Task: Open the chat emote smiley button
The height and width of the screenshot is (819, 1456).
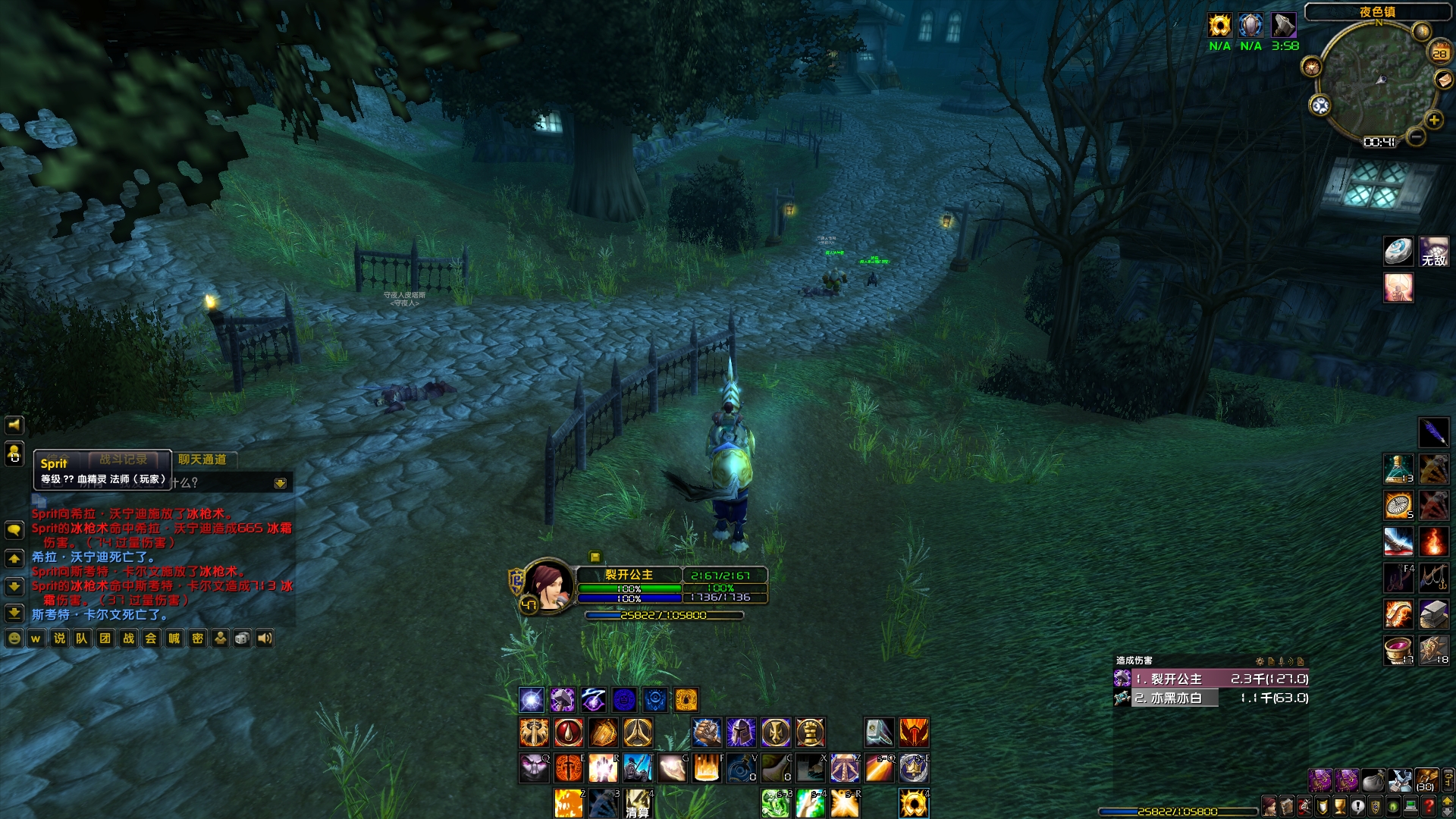Action: [14, 639]
